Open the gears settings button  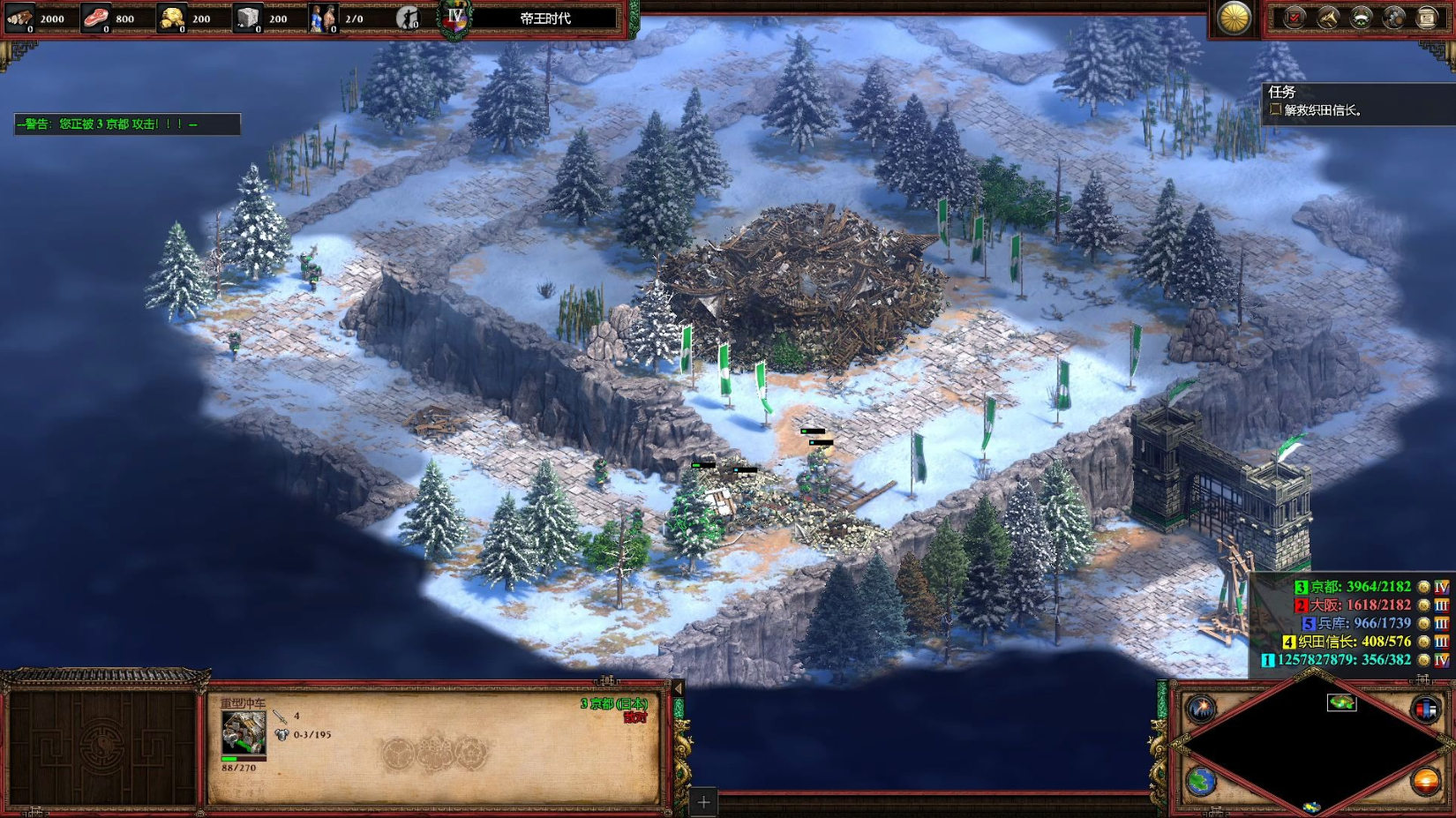coord(1393,18)
